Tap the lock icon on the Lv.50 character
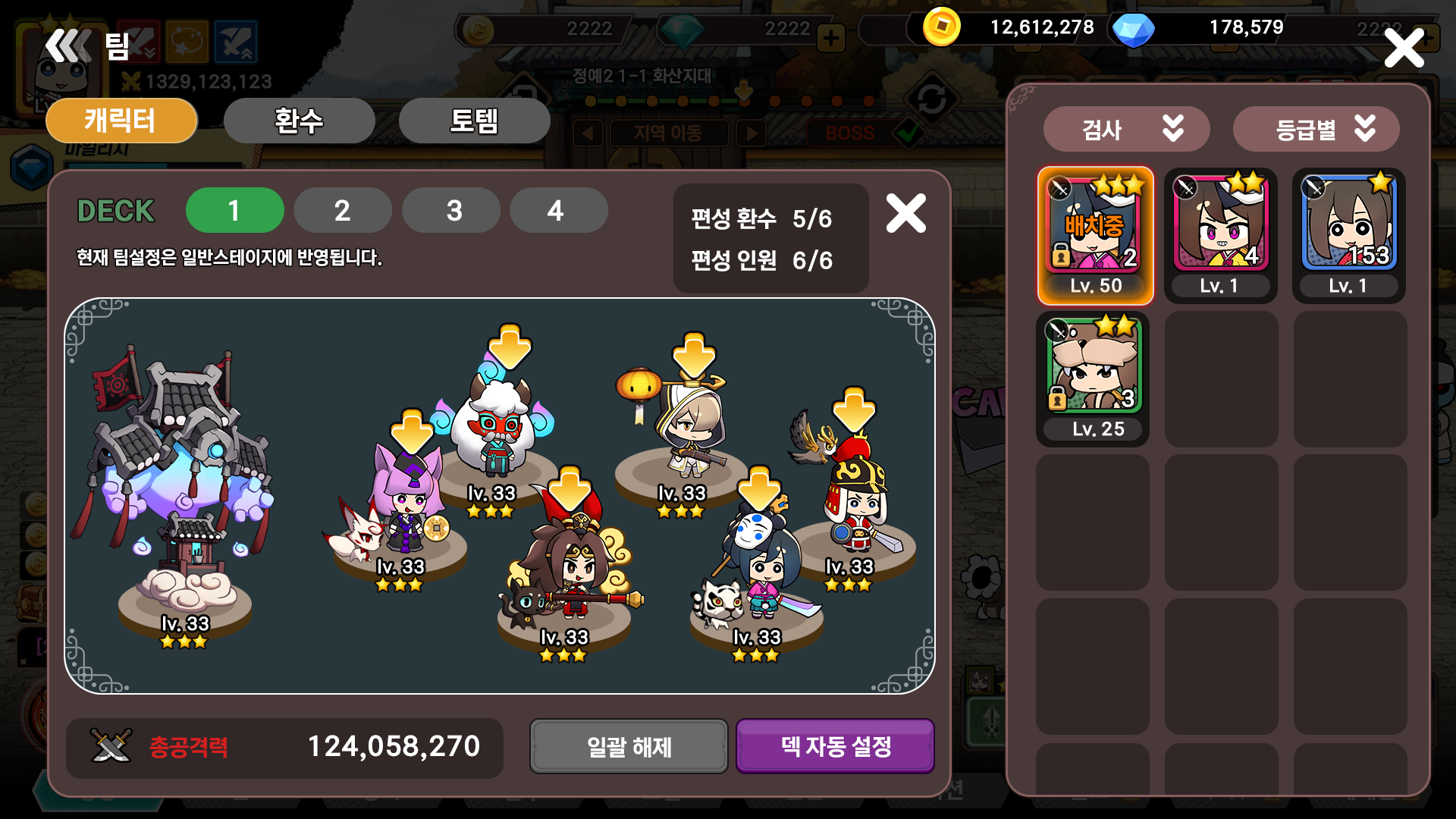 tap(1060, 255)
